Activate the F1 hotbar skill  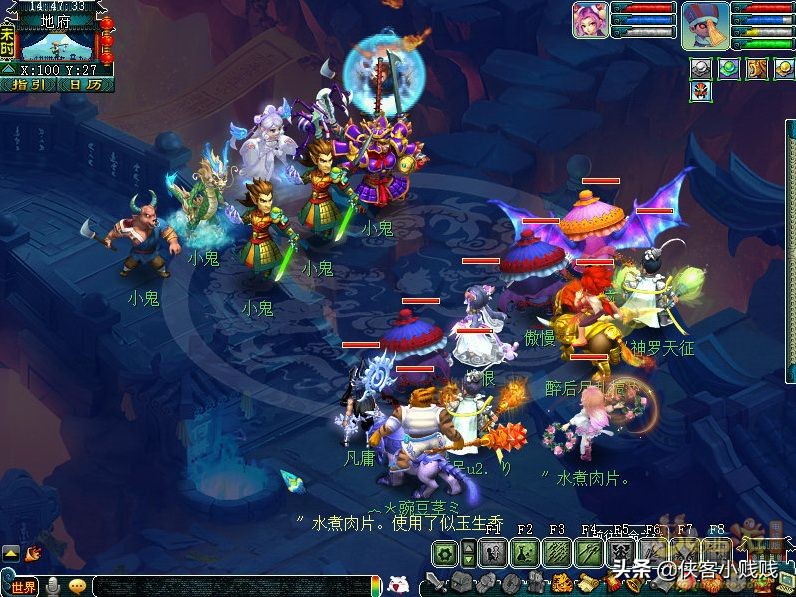click(x=491, y=553)
